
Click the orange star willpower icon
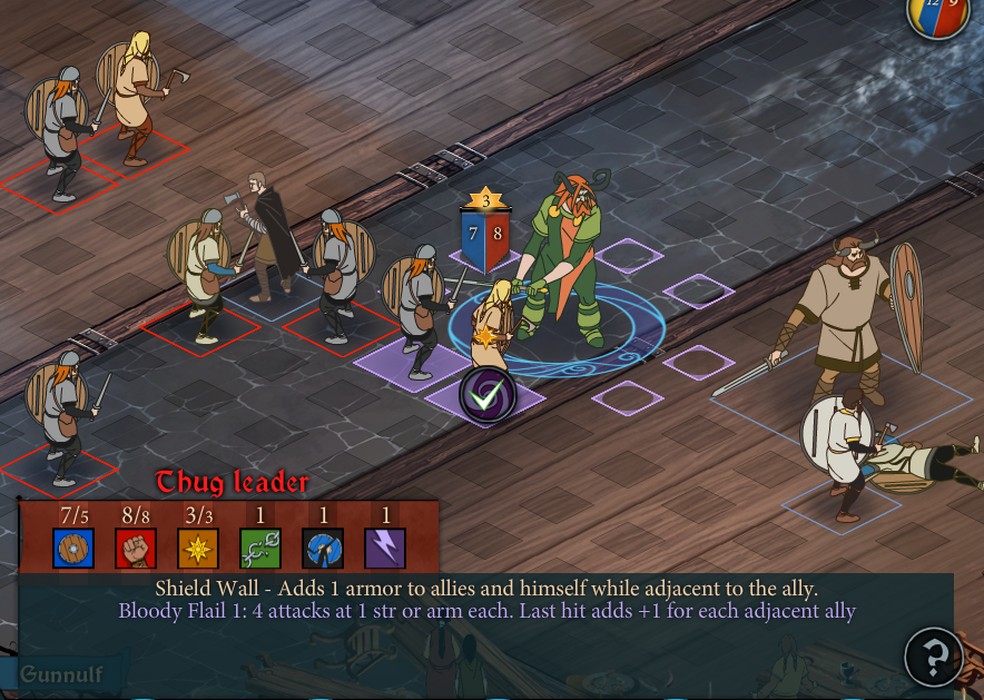[x=198, y=548]
